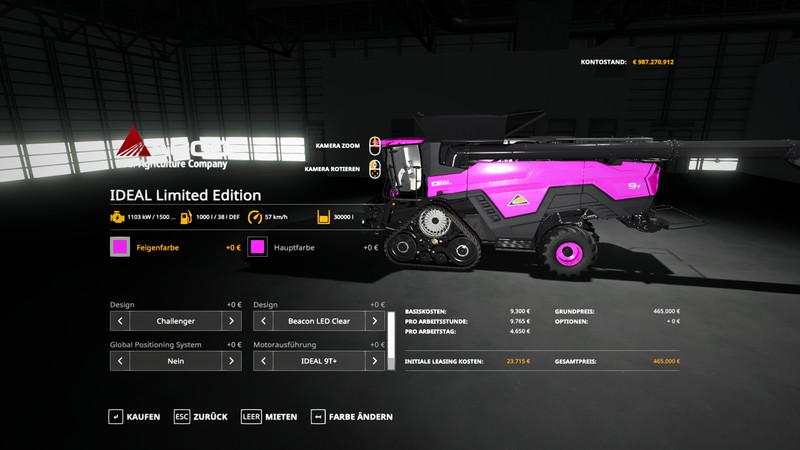Click the right arrow beside Challenger design
Viewport: 800px width, 450px height.
click(x=231, y=322)
